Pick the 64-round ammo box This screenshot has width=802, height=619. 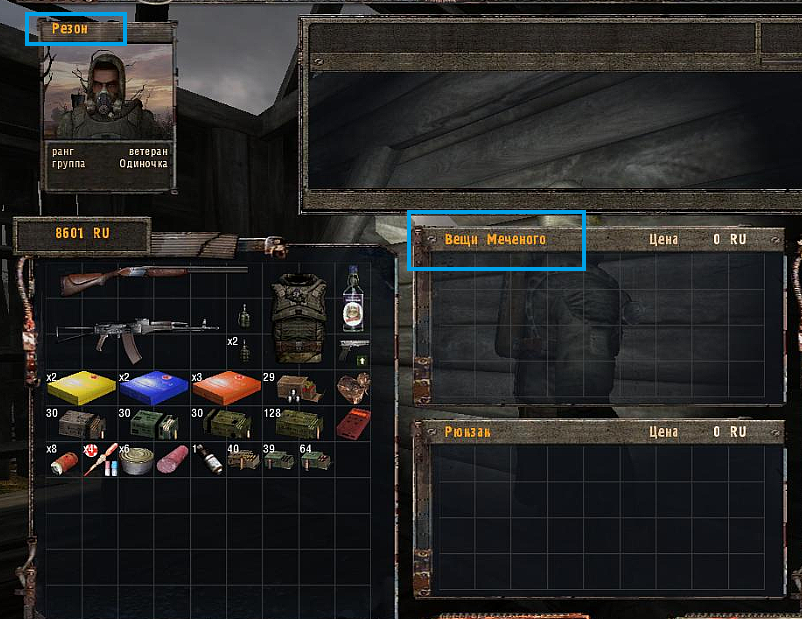coord(315,459)
